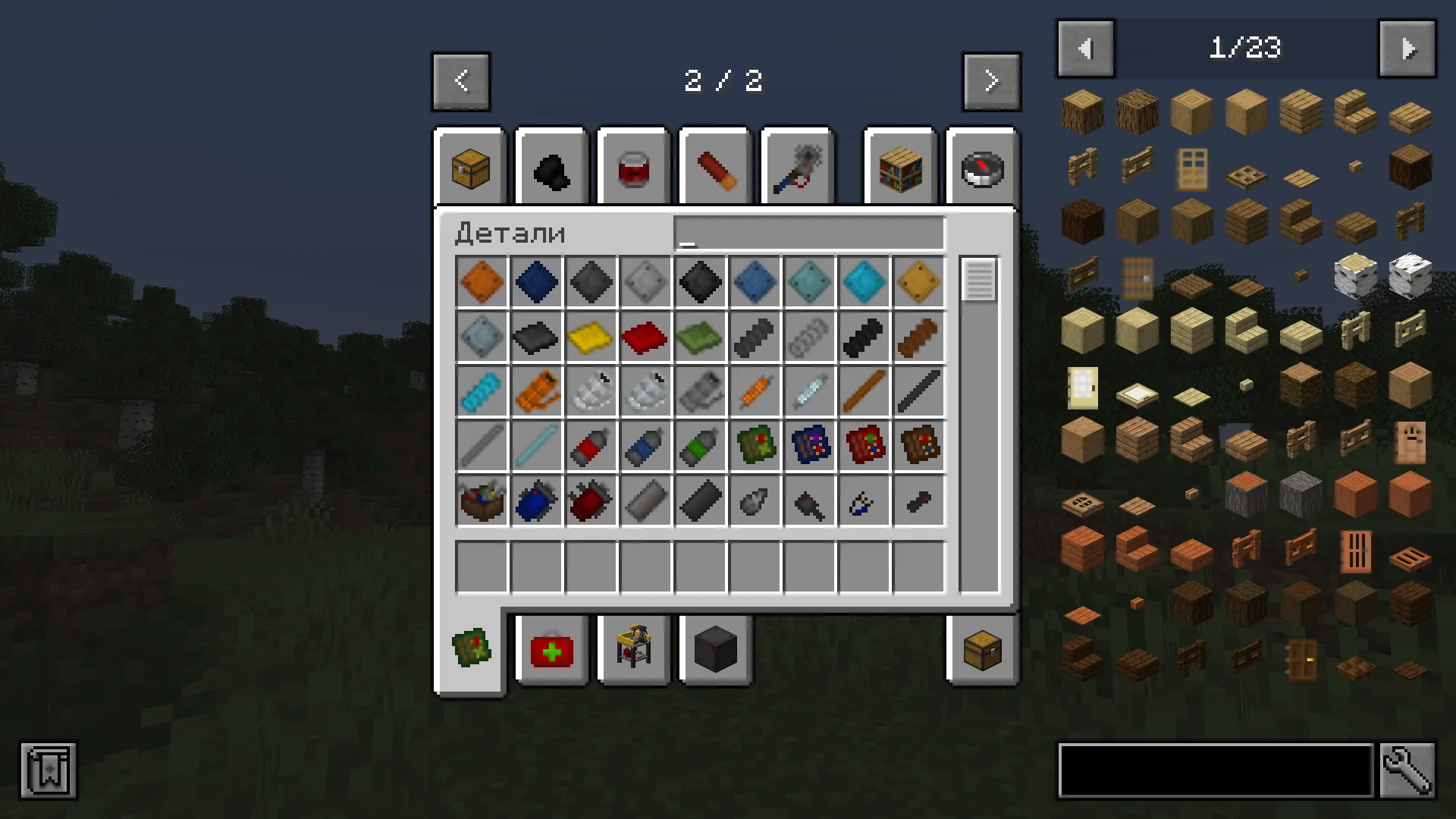Click the left arrow beside page 1/23

pos(1085,48)
